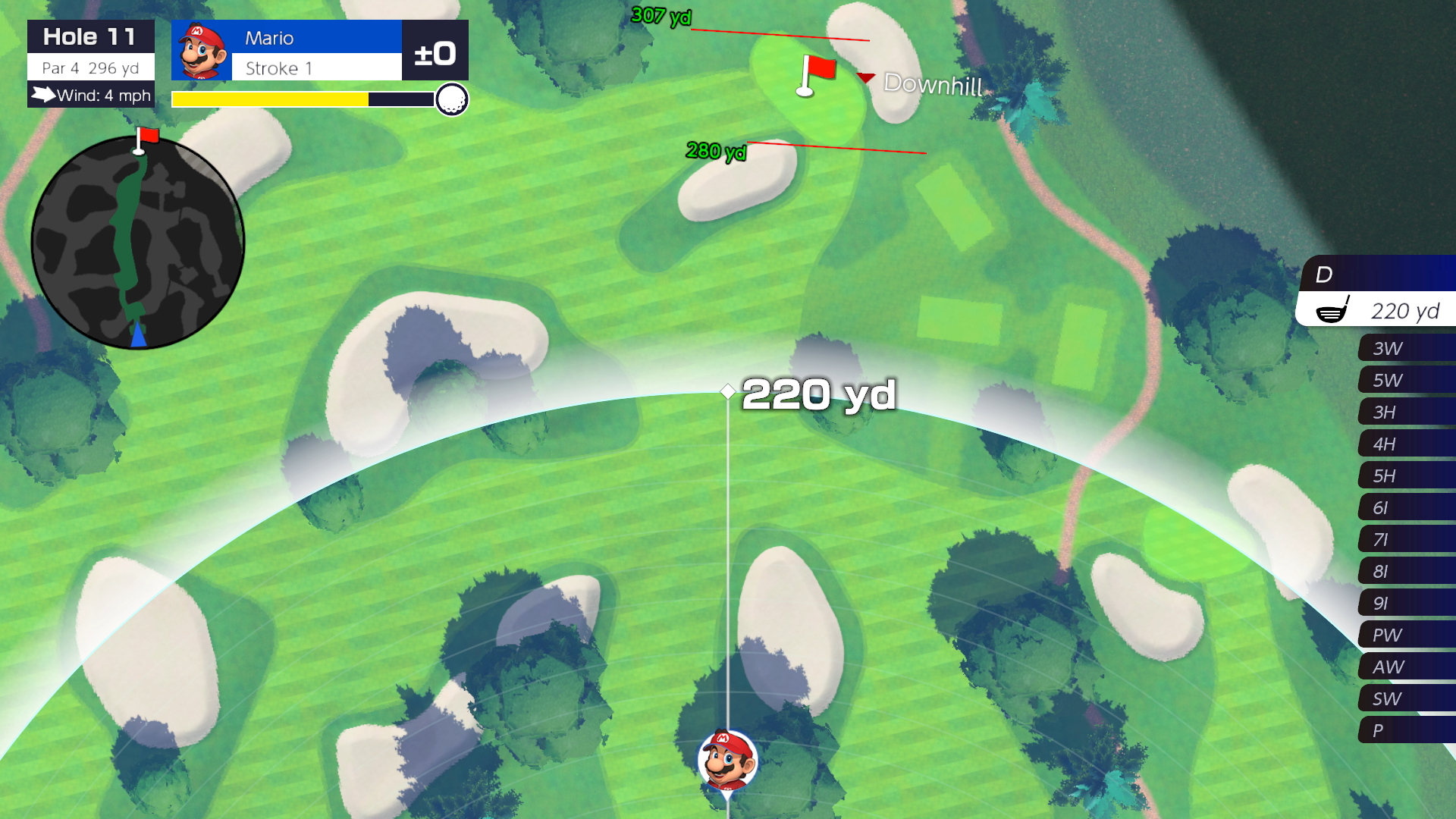
Task: Choose the SW sand wedge
Action: (1404, 698)
